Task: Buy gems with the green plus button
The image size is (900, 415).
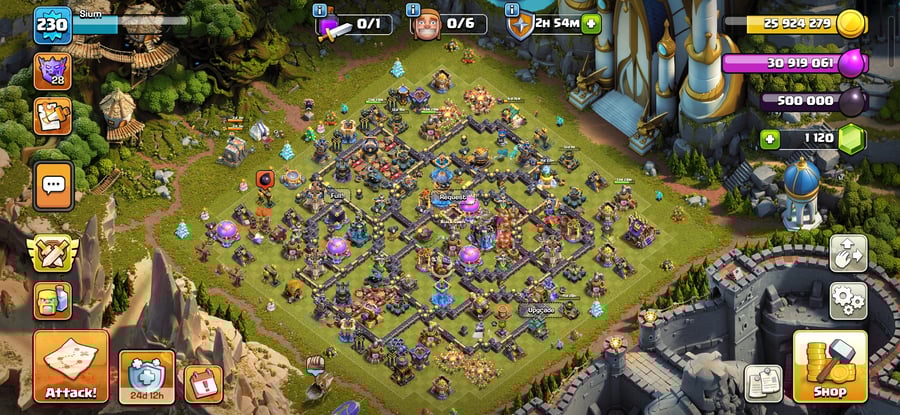Action: pyautogui.click(x=769, y=140)
